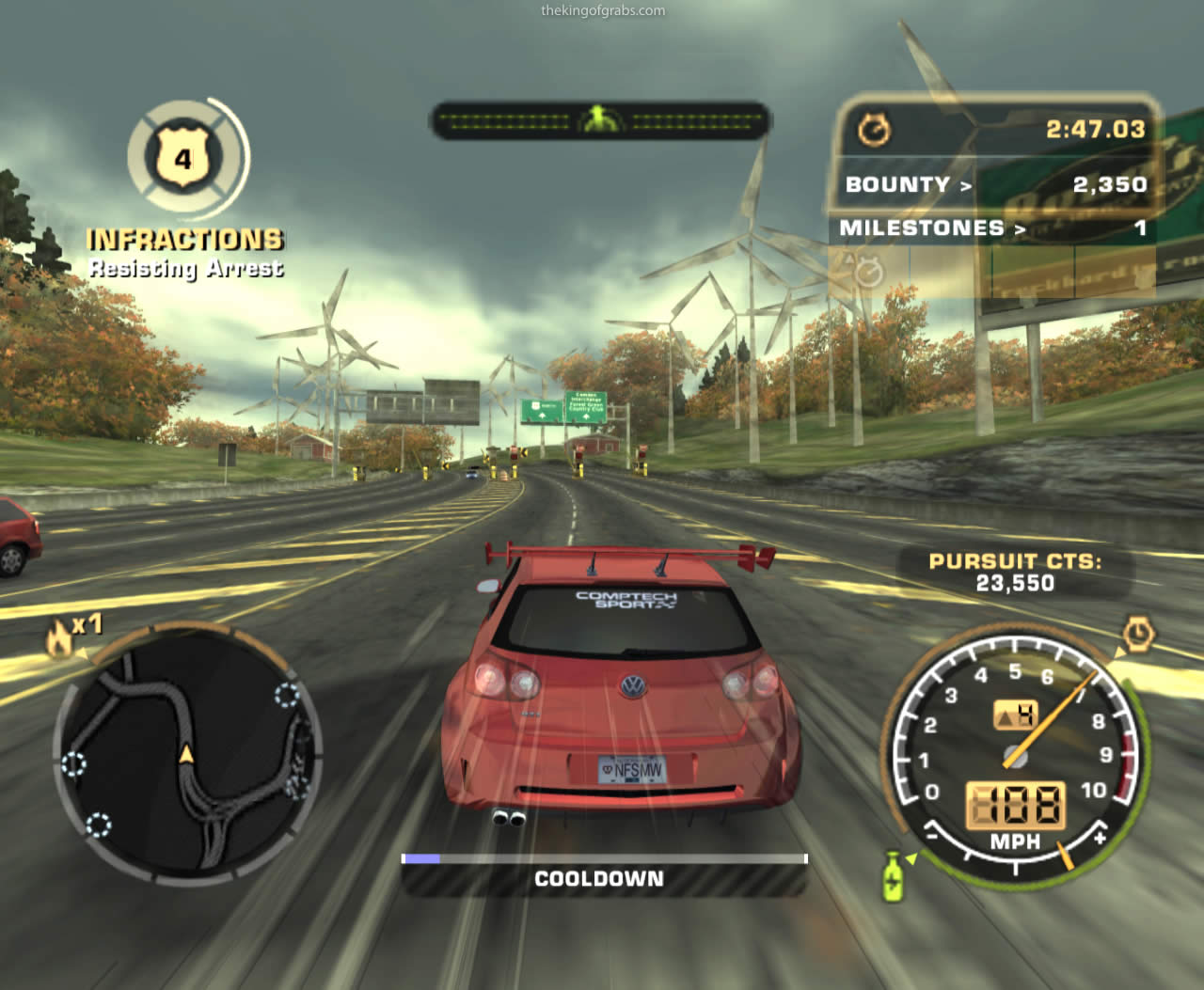1204x990 pixels.
Task: Click the heat level 4 badge
Action: pos(182,158)
